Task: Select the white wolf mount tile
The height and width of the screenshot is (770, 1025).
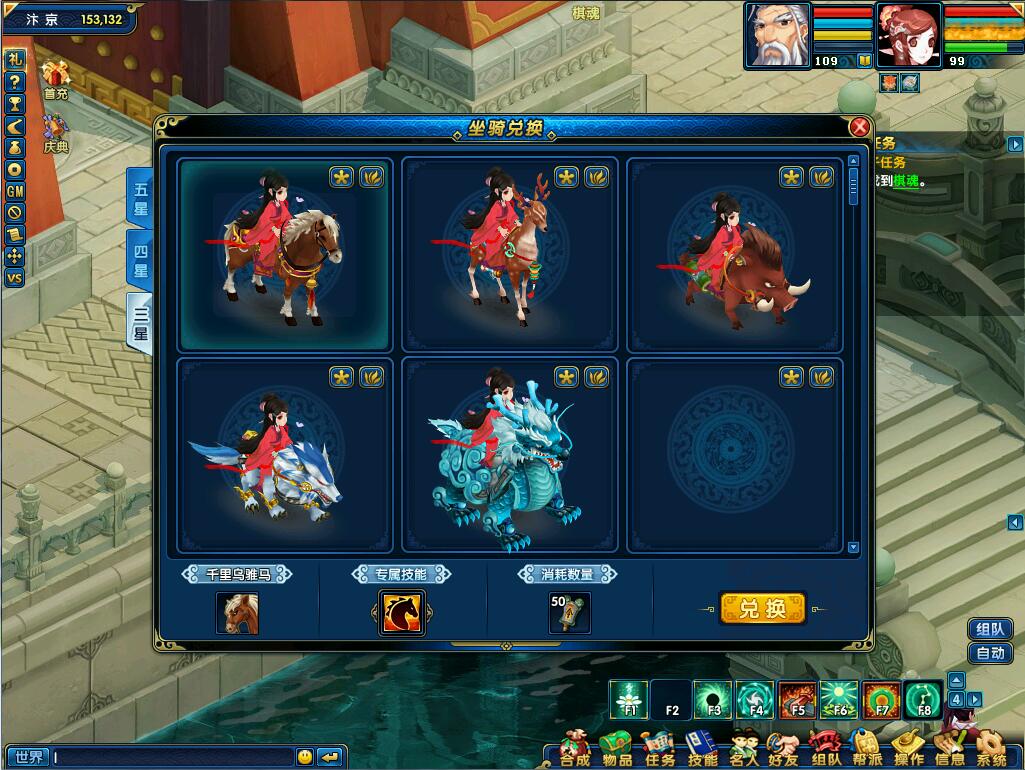Action: (285, 456)
